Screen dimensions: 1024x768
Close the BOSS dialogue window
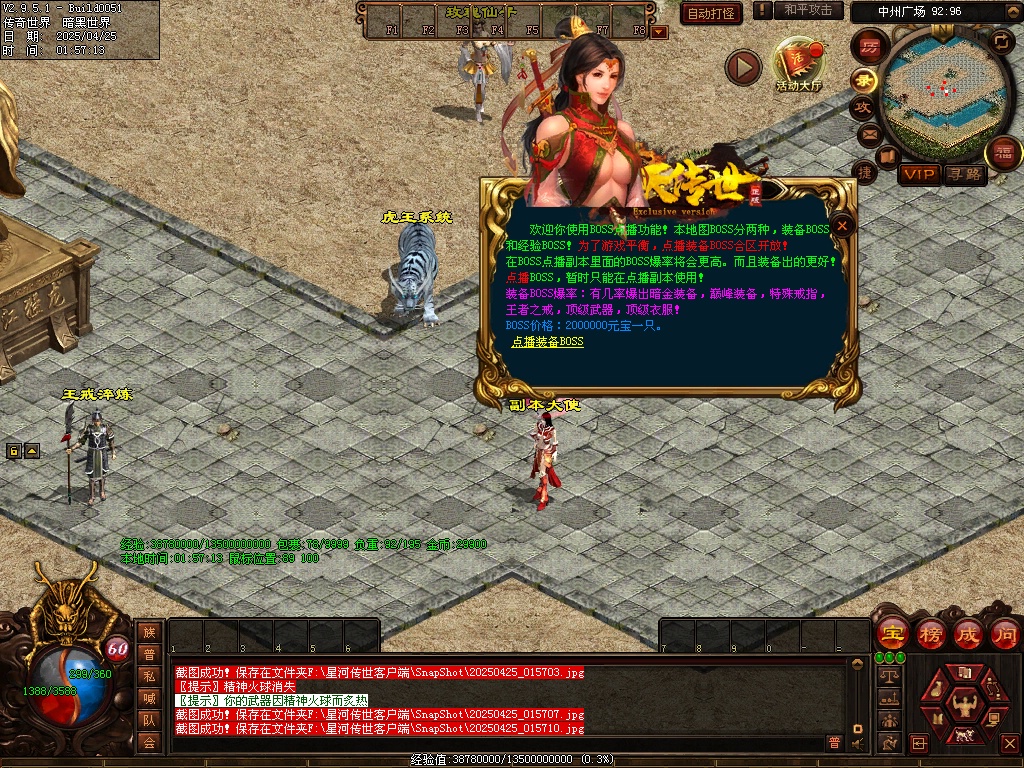843,226
